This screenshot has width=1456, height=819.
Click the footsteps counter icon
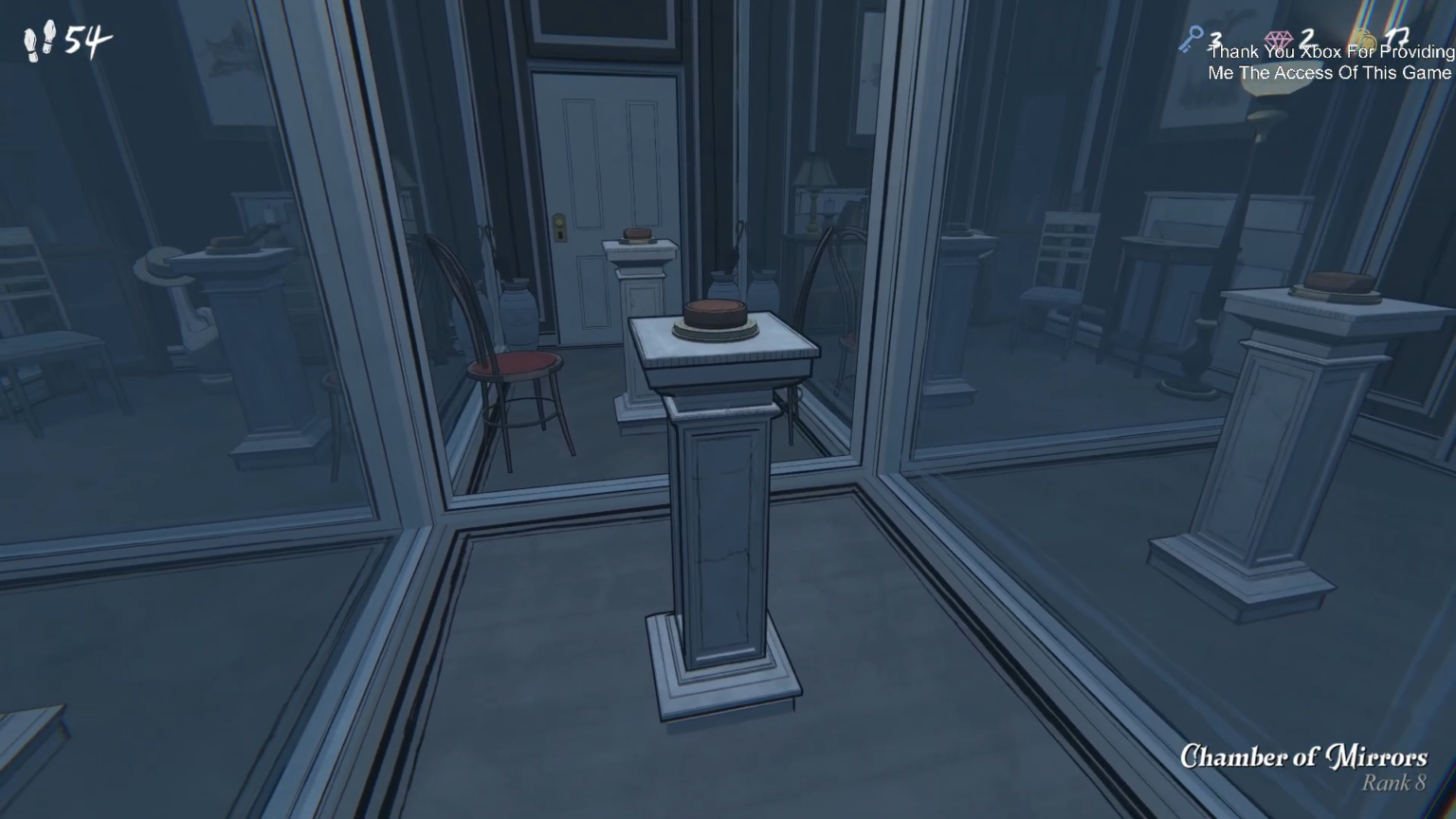coord(36,38)
